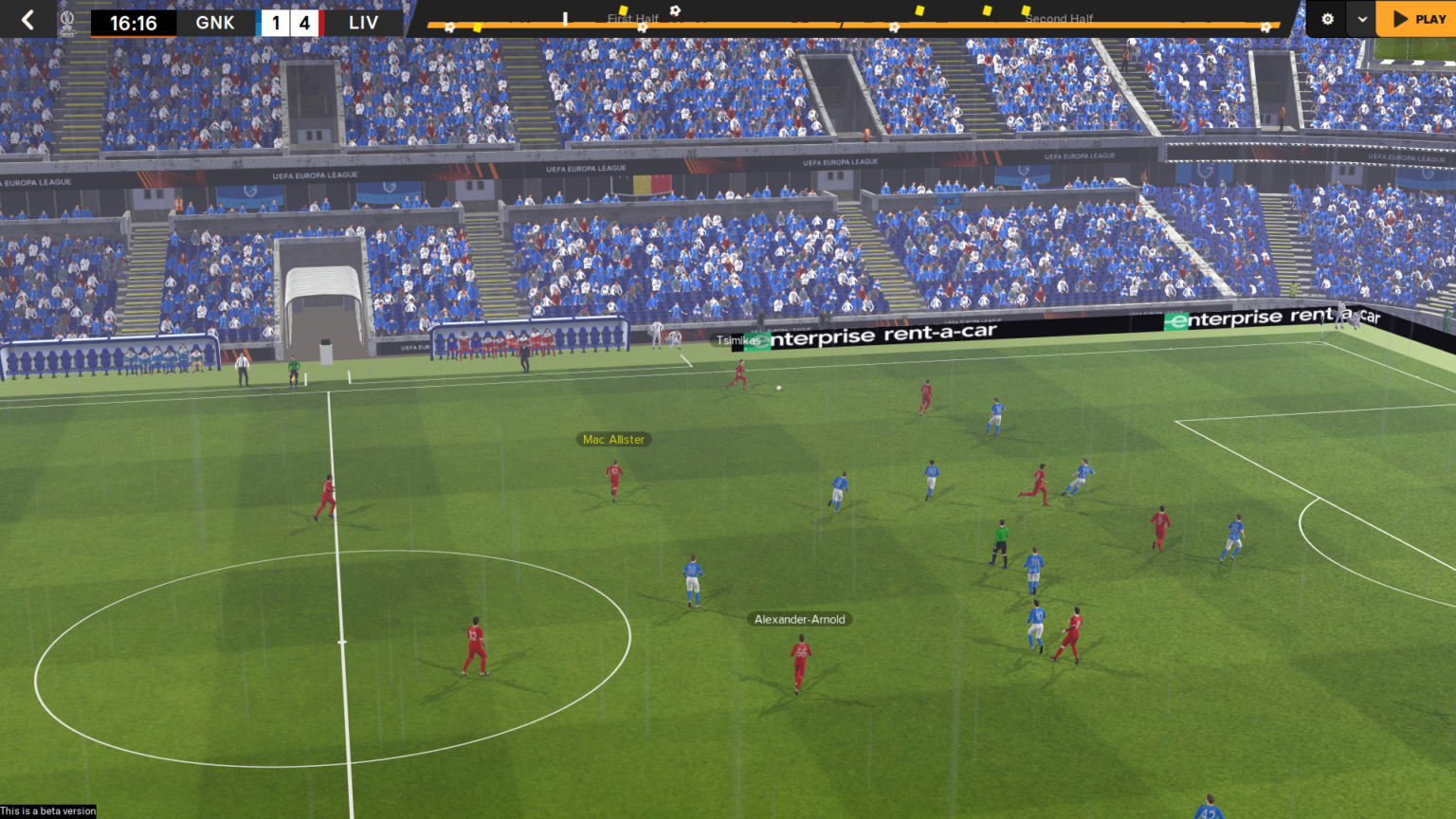Click the LIV team name
The image size is (1456, 819).
click(x=363, y=22)
